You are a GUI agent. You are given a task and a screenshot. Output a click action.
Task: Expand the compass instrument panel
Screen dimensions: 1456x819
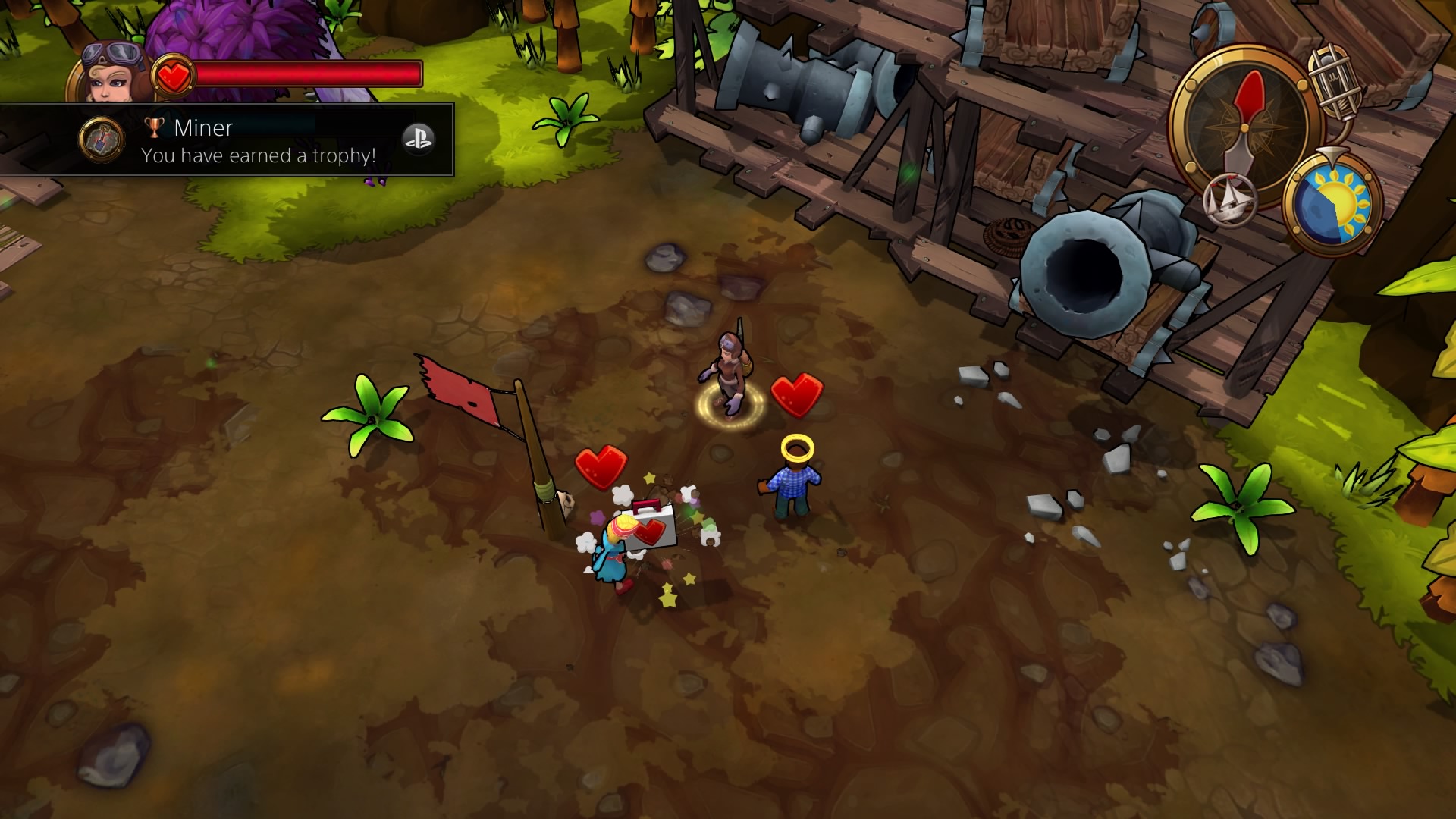coord(1244,127)
